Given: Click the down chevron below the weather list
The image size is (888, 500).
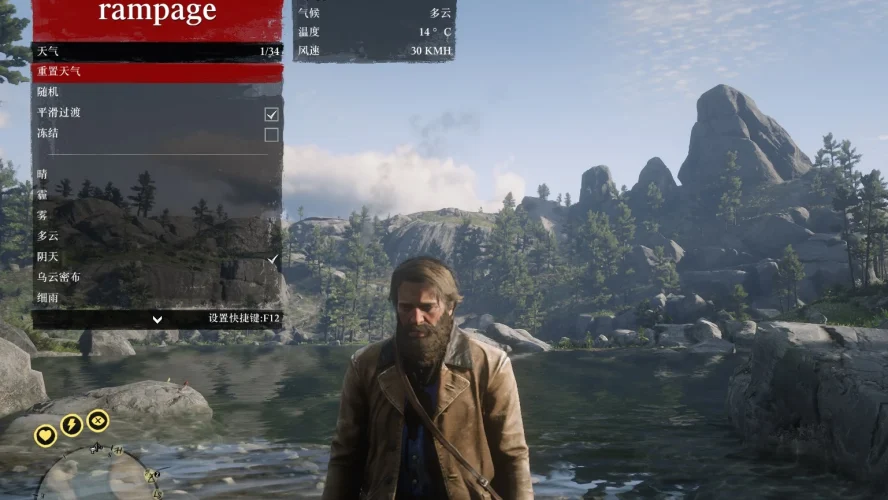Looking at the screenshot, I should pyautogui.click(x=157, y=319).
